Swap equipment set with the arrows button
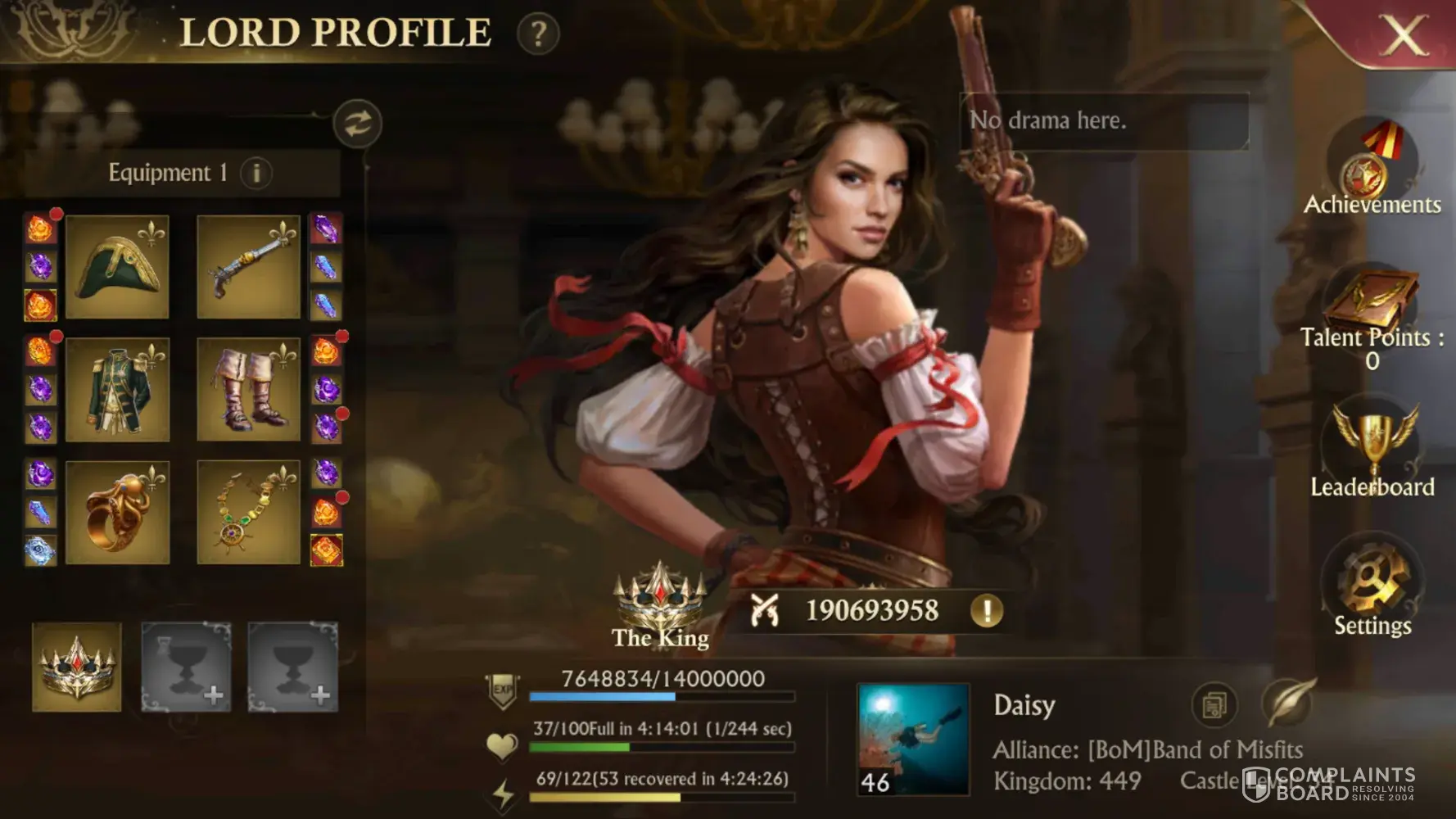The width and height of the screenshot is (1456, 819). click(x=357, y=124)
